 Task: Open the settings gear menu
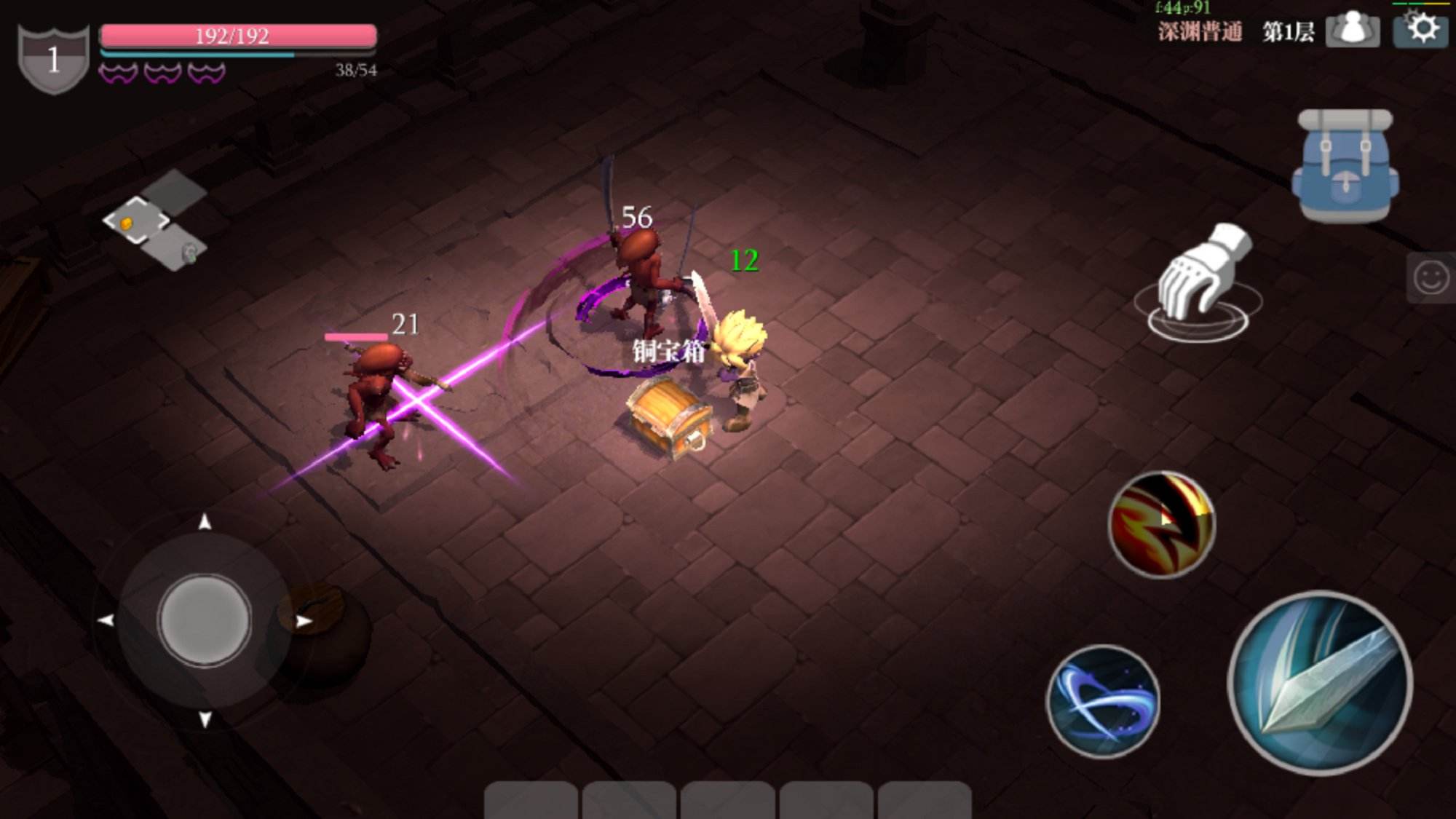[x=1421, y=30]
